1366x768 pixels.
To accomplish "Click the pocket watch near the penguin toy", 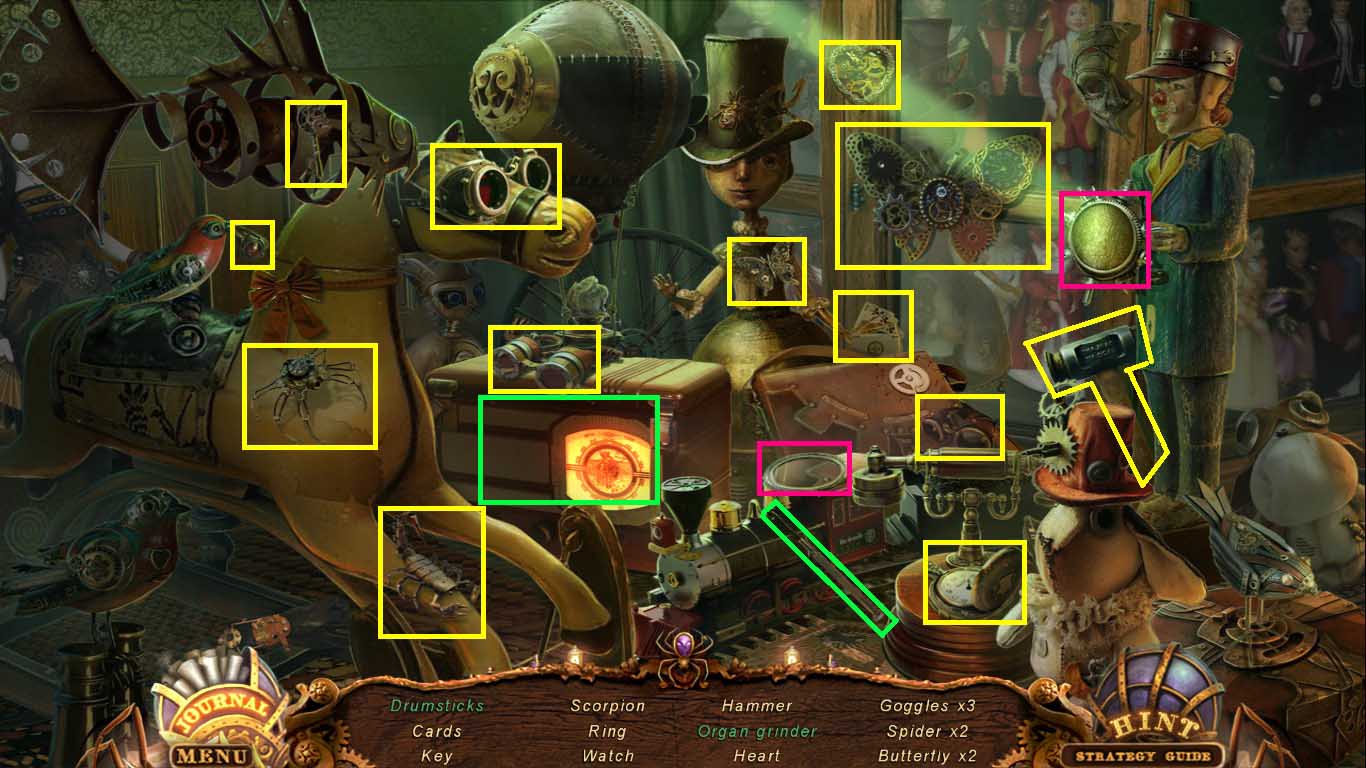I will pyautogui.click(x=972, y=580).
